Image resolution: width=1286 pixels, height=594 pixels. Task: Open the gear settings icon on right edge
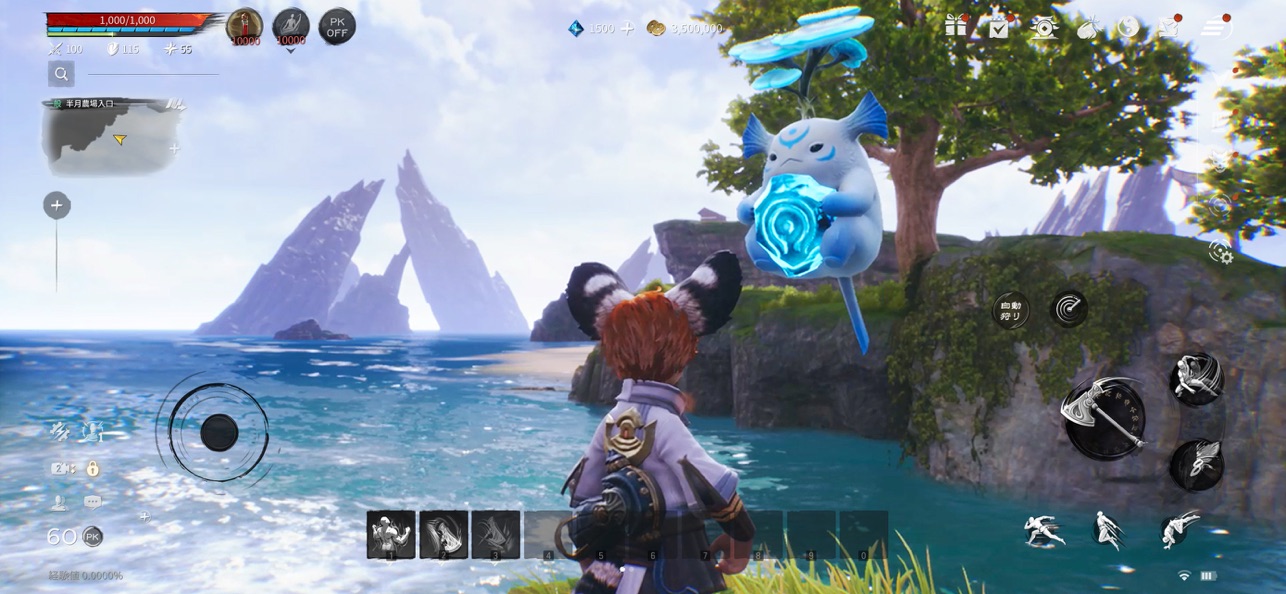pyautogui.click(x=1220, y=252)
